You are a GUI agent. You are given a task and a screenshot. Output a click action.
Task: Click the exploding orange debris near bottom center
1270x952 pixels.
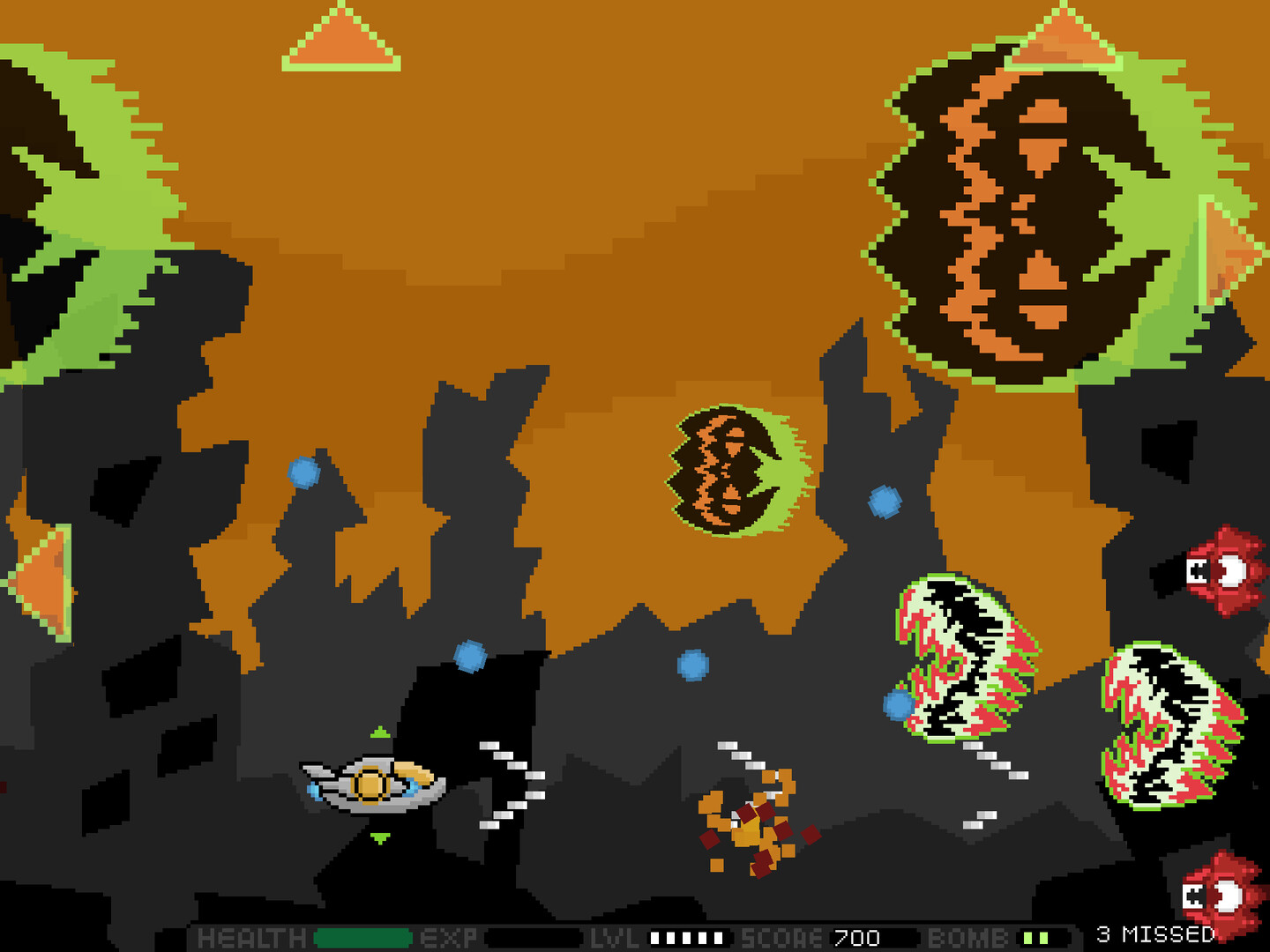point(754,824)
